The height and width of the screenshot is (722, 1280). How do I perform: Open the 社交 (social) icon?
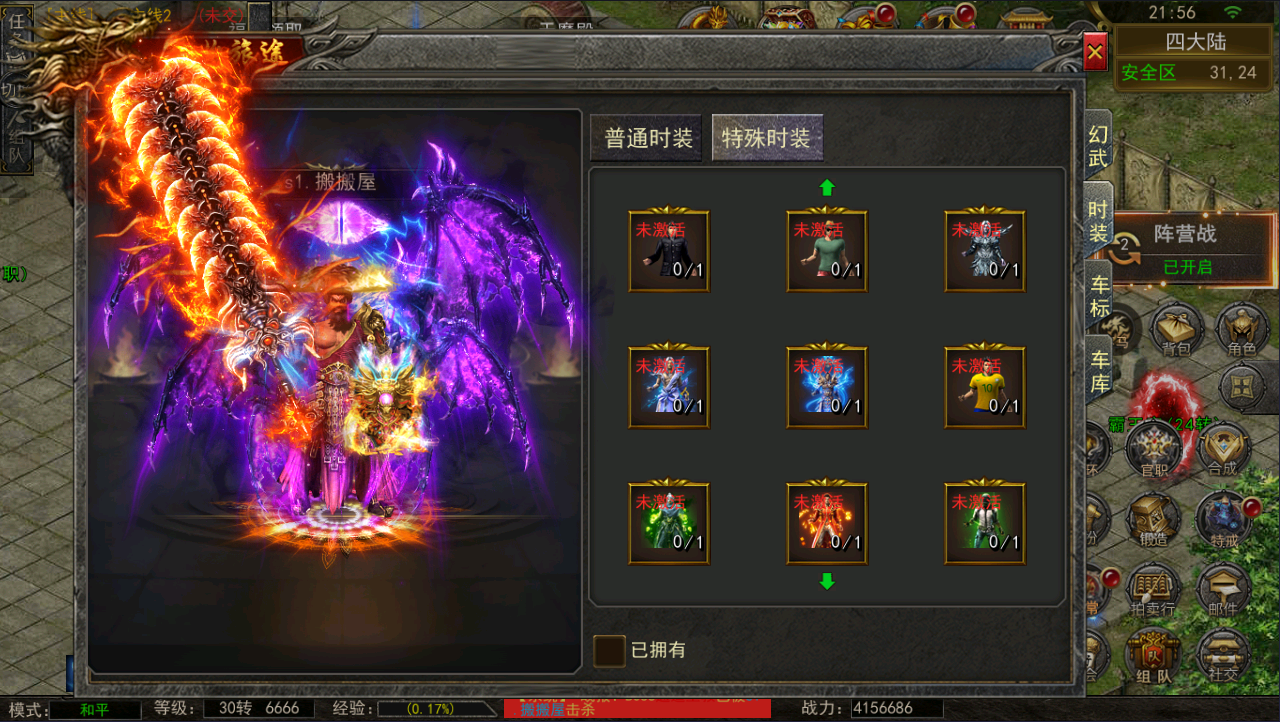click(1222, 655)
